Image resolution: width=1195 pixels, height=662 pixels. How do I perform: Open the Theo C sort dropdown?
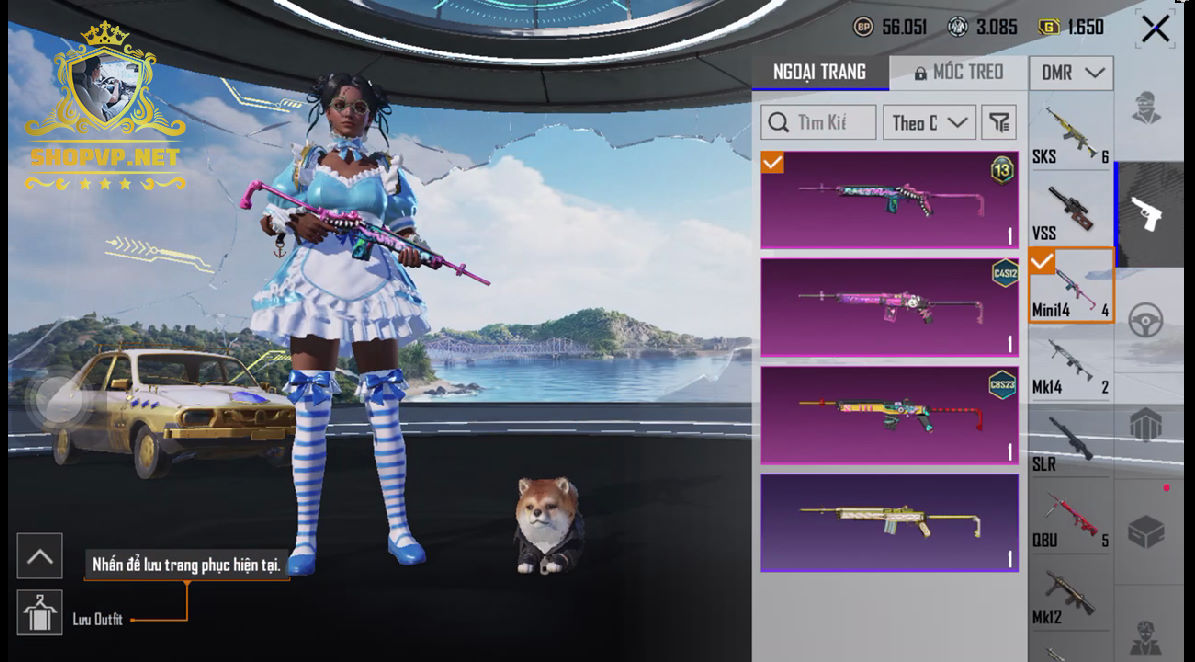(x=929, y=123)
